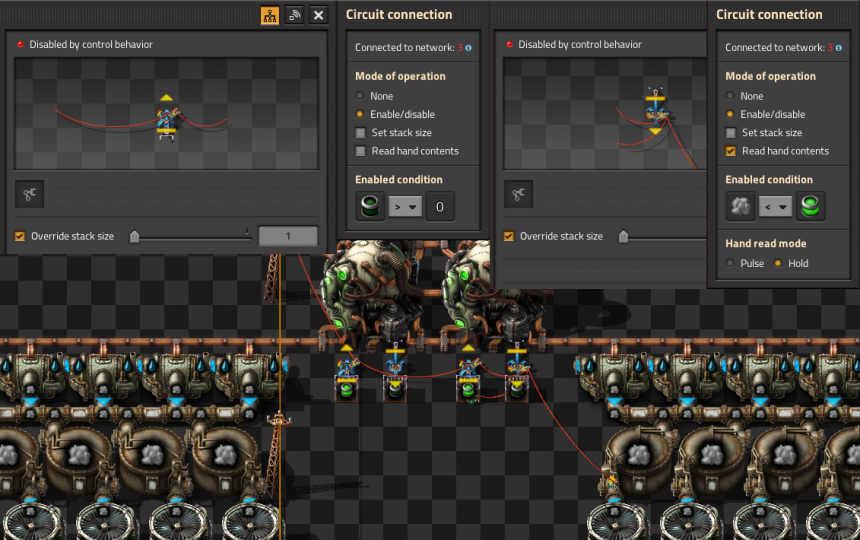Click the stack size value field showing 1
This screenshot has width=860, height=540.
tap(288, 237)
